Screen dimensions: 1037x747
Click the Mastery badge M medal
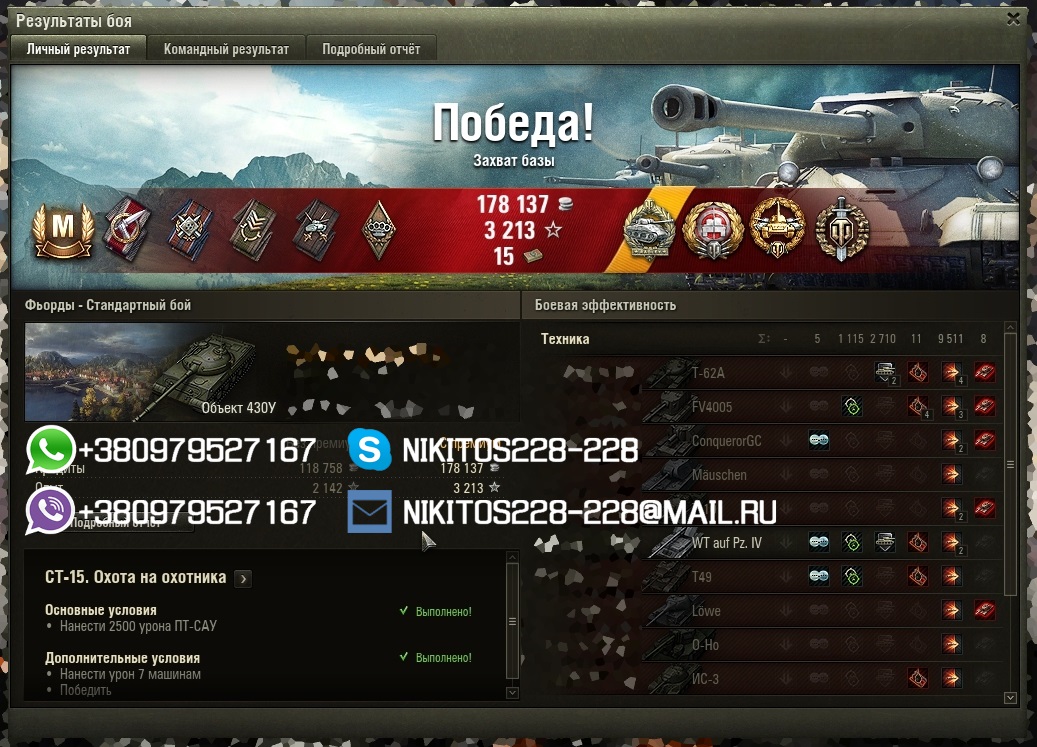(x=62, y=228)
